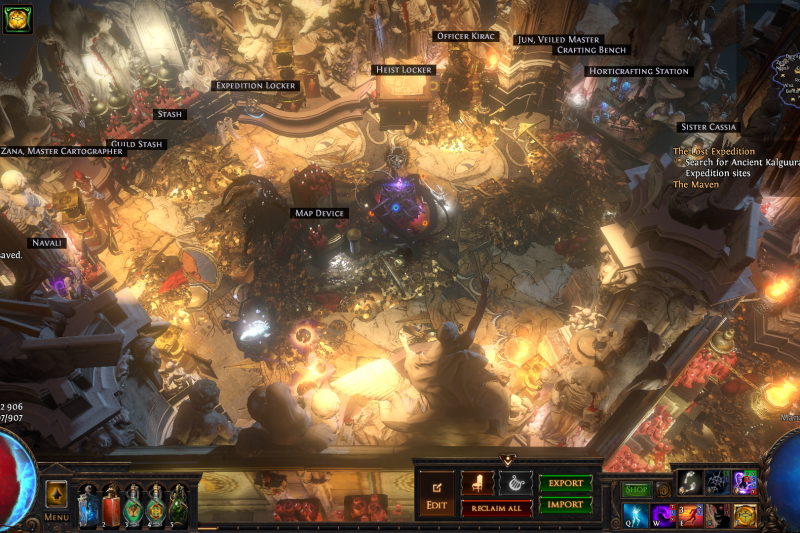Click the gold skull icon top-left
800x533 pixels.
[18, 18]
